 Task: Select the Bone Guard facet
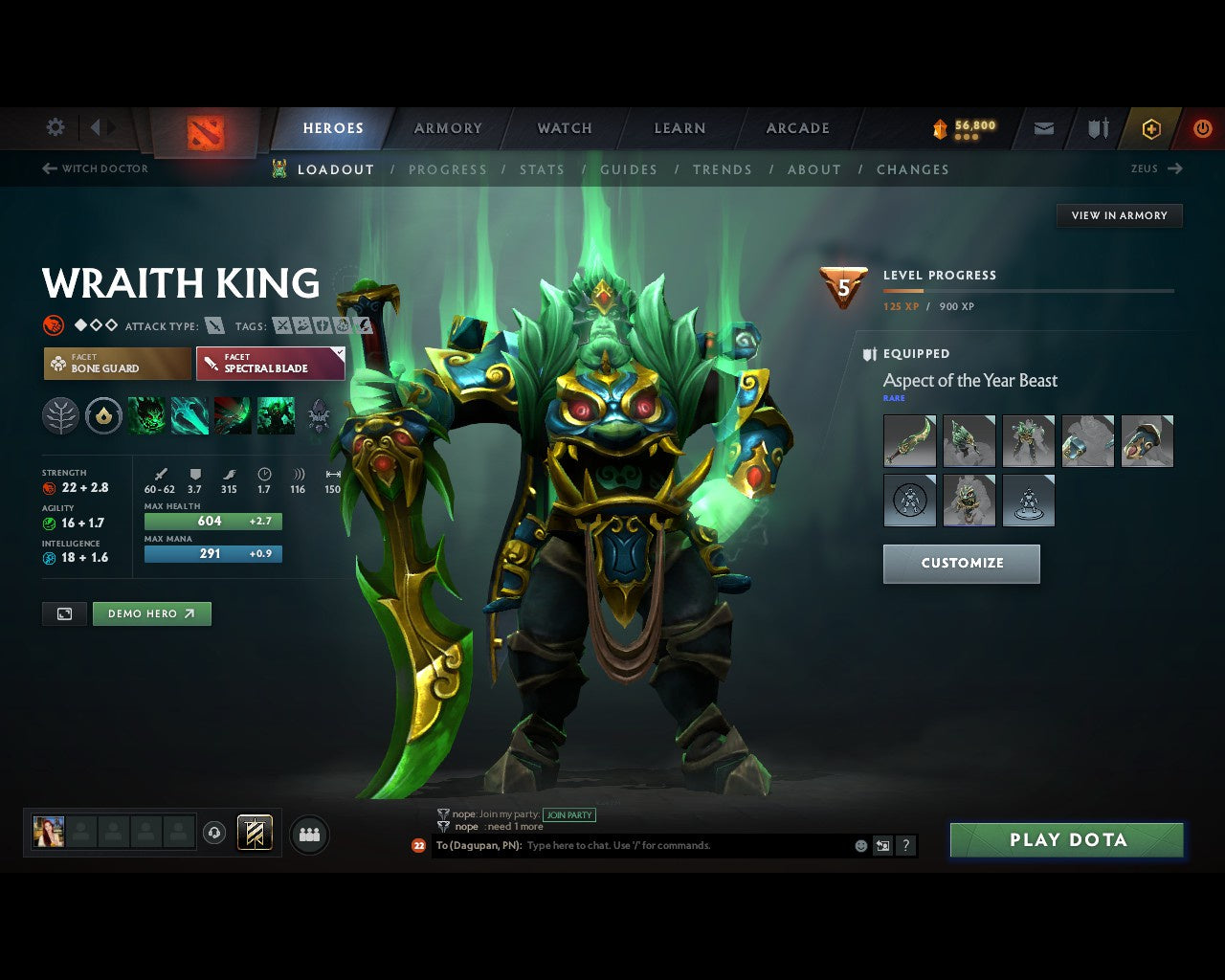pos(117,364)
